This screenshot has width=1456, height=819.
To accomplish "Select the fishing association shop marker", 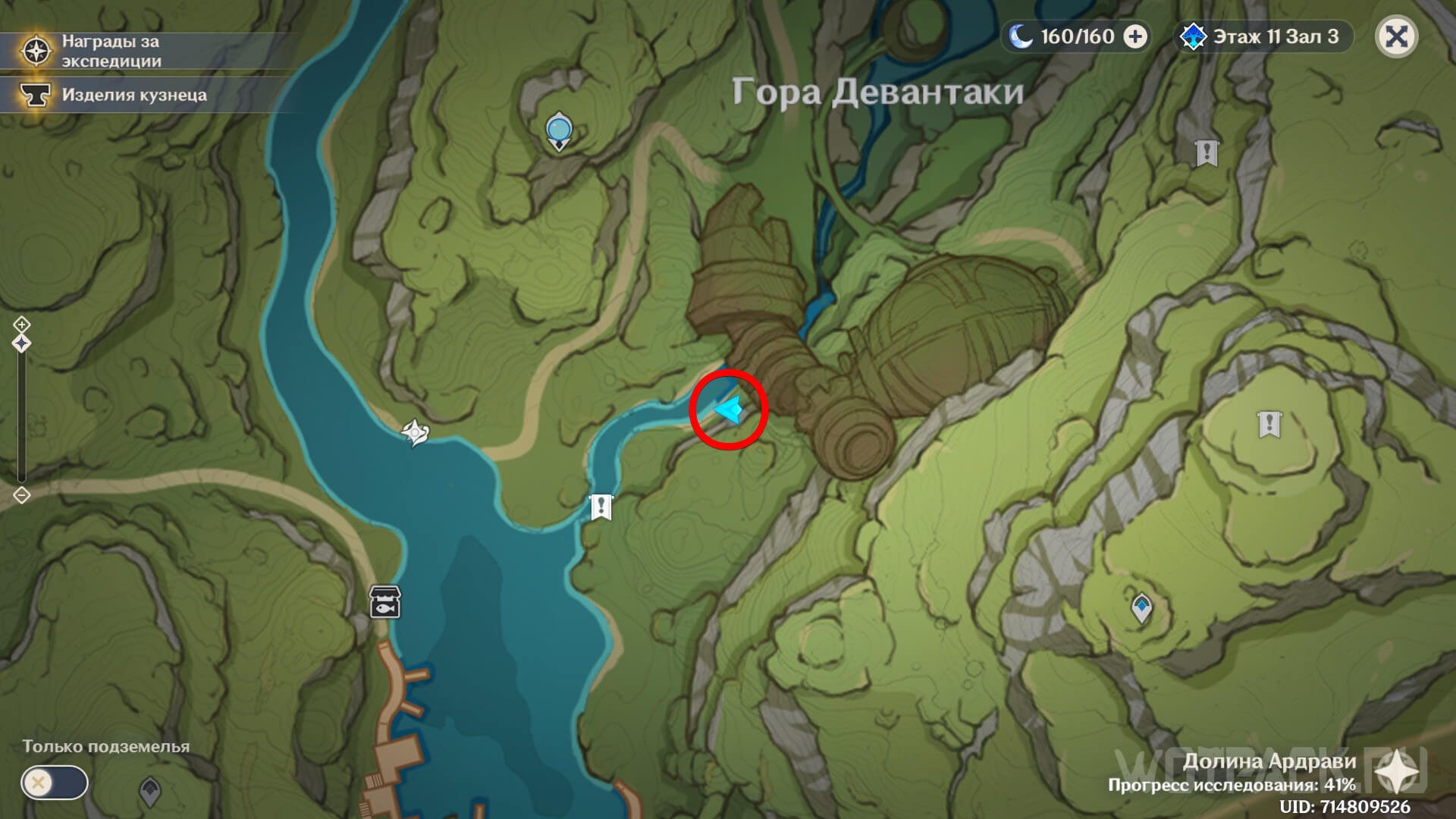I will [384, 601].
